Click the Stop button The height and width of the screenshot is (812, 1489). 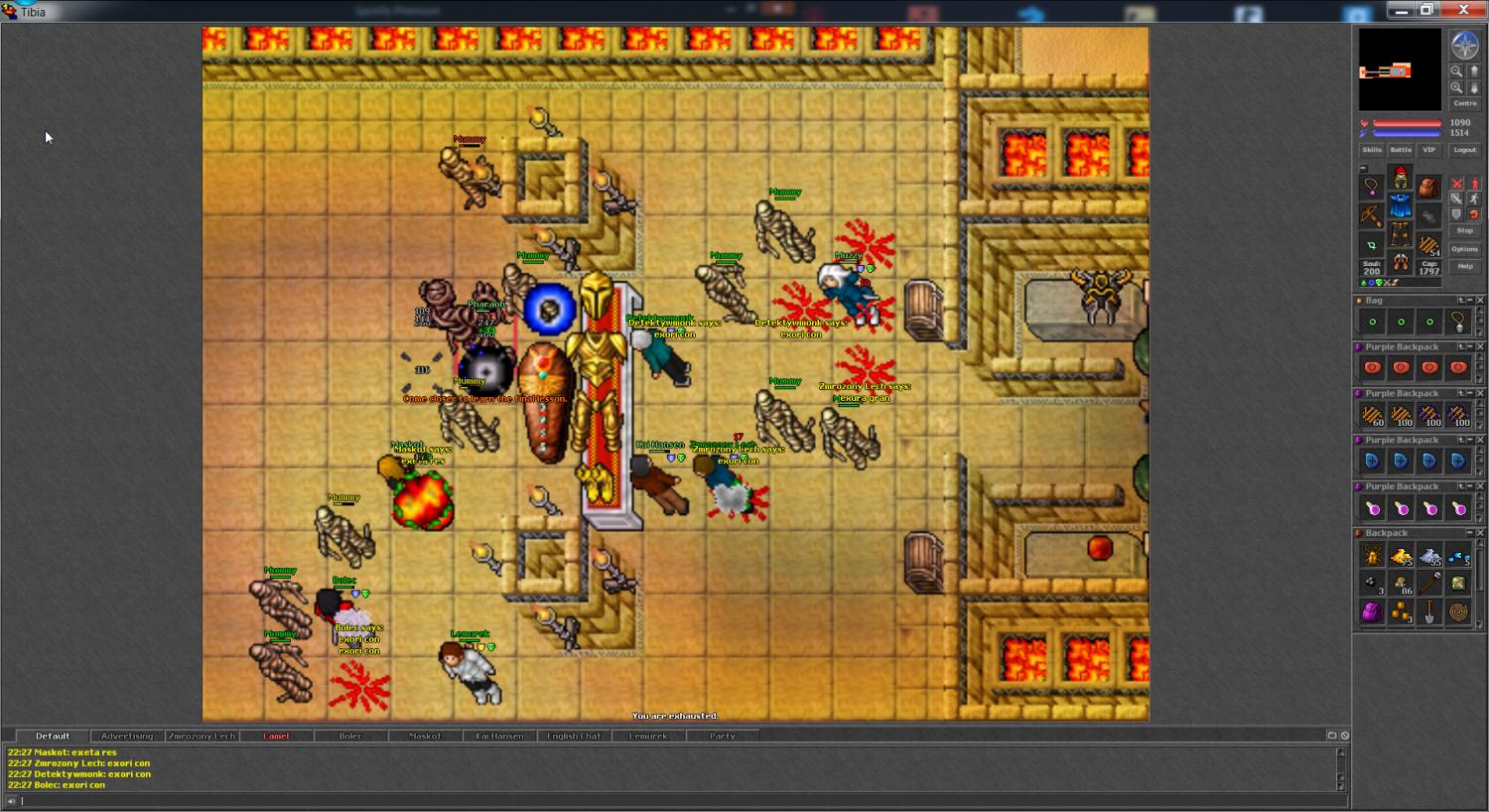point(1465,230)
